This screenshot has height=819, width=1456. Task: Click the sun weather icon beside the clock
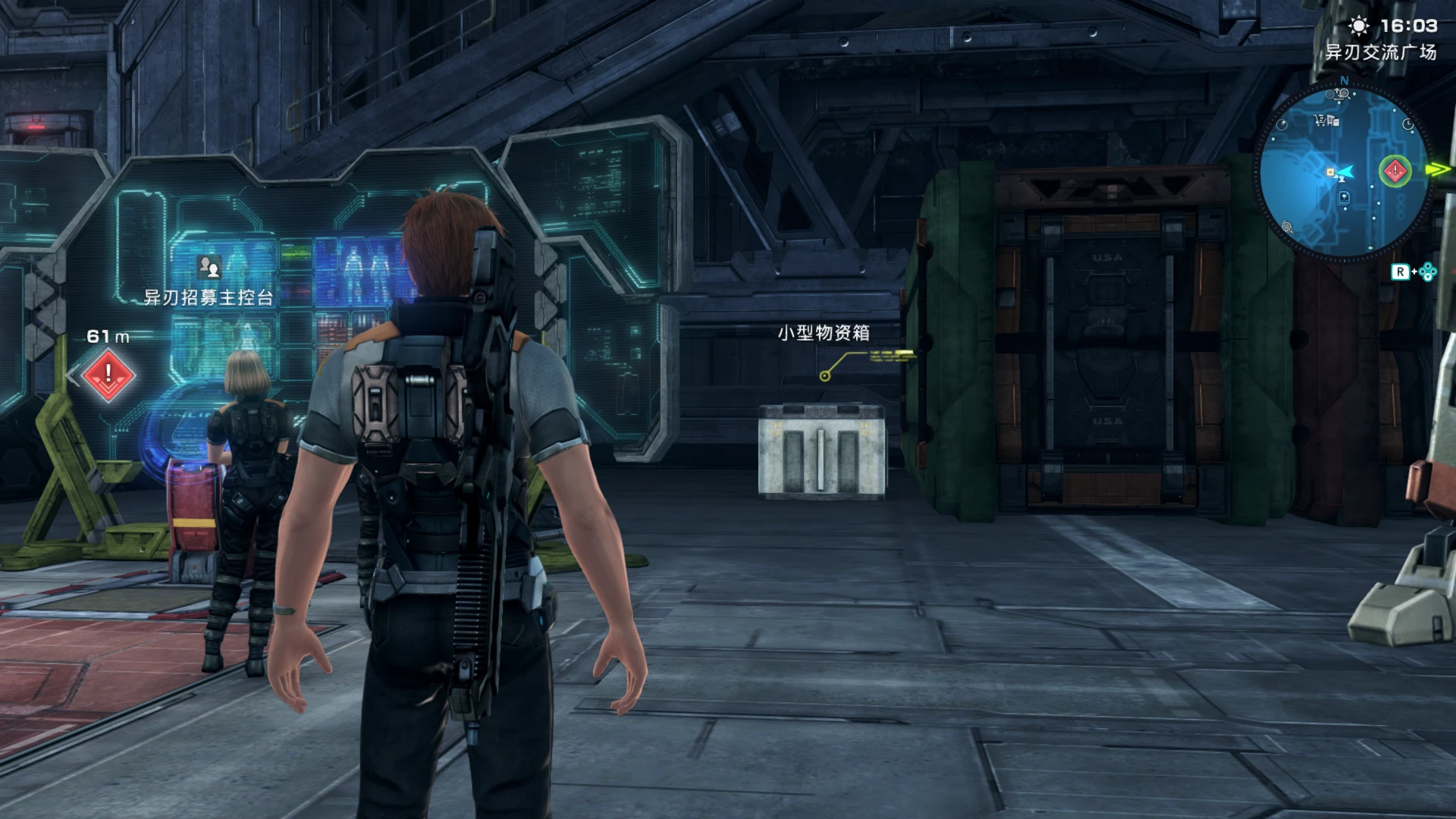(1360, 27)
